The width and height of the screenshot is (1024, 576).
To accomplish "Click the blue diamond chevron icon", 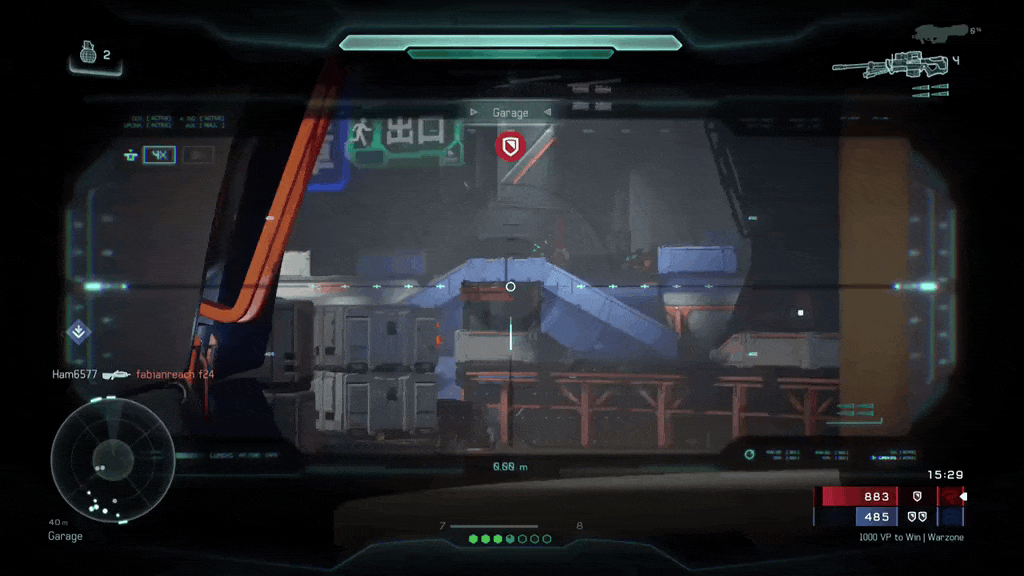I will [79, 332].
